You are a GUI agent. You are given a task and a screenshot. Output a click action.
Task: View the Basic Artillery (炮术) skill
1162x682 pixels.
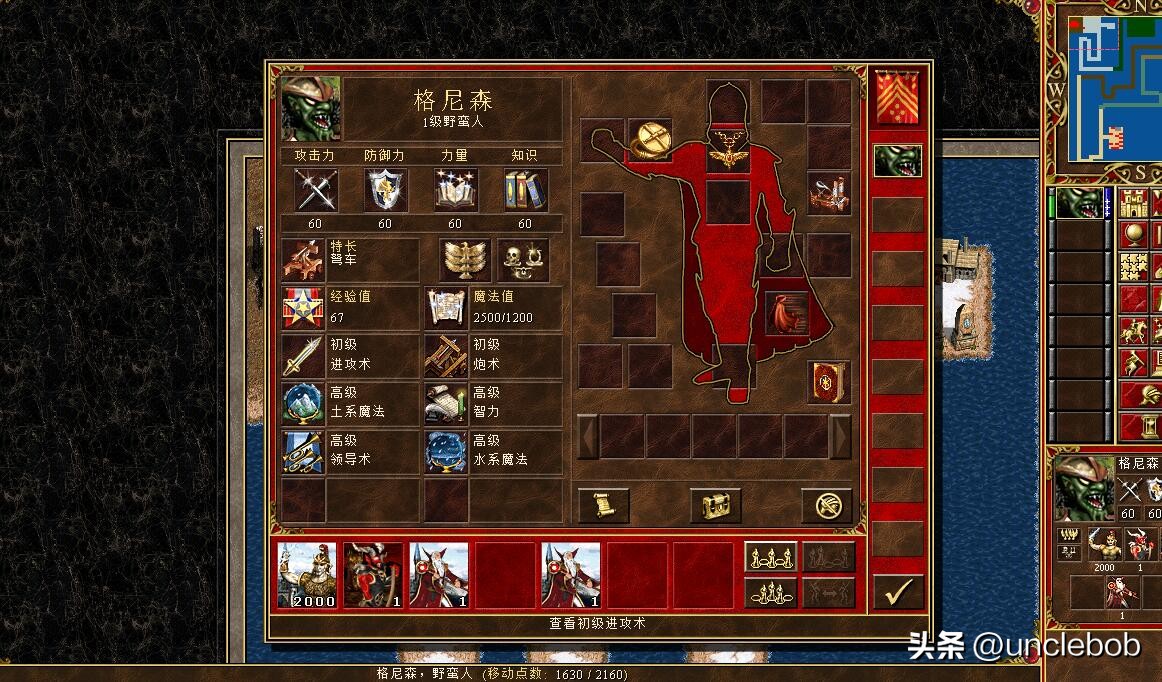tap(445, 355)
